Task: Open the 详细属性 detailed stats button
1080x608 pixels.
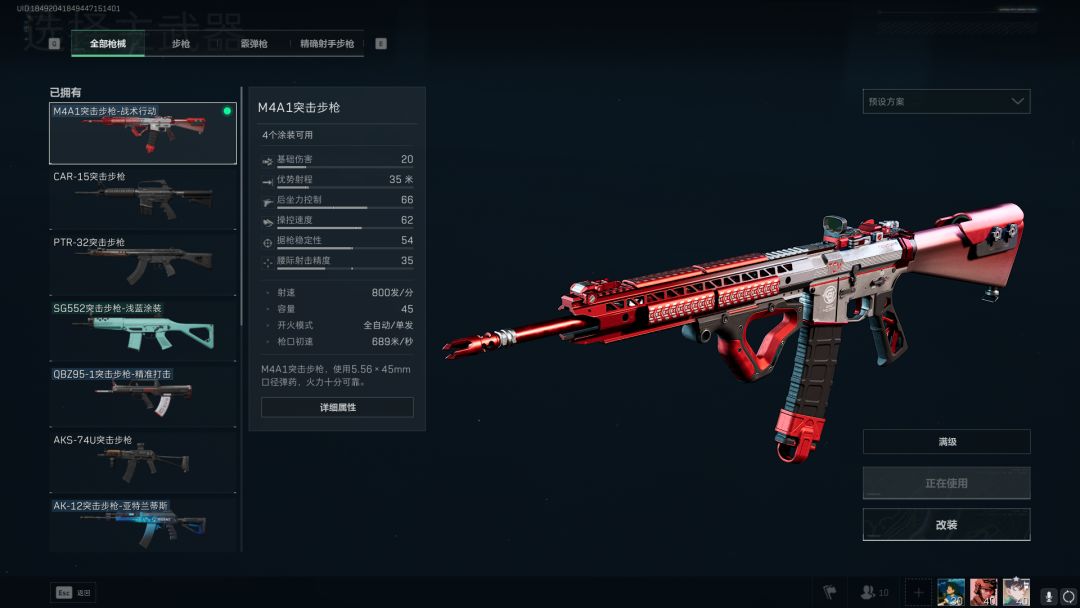Action: [337, 408]
